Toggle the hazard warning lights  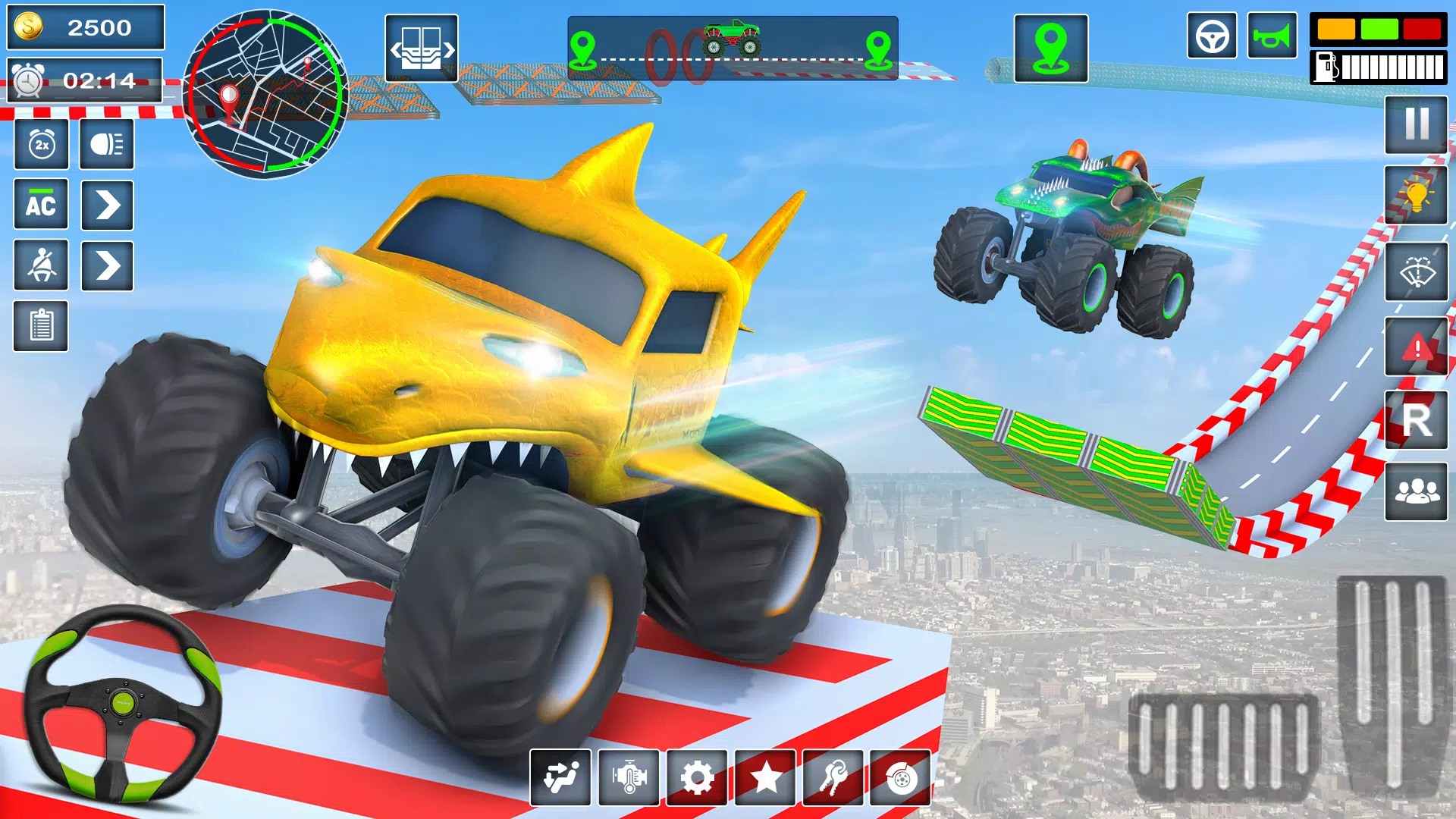tap(1415, 347)
